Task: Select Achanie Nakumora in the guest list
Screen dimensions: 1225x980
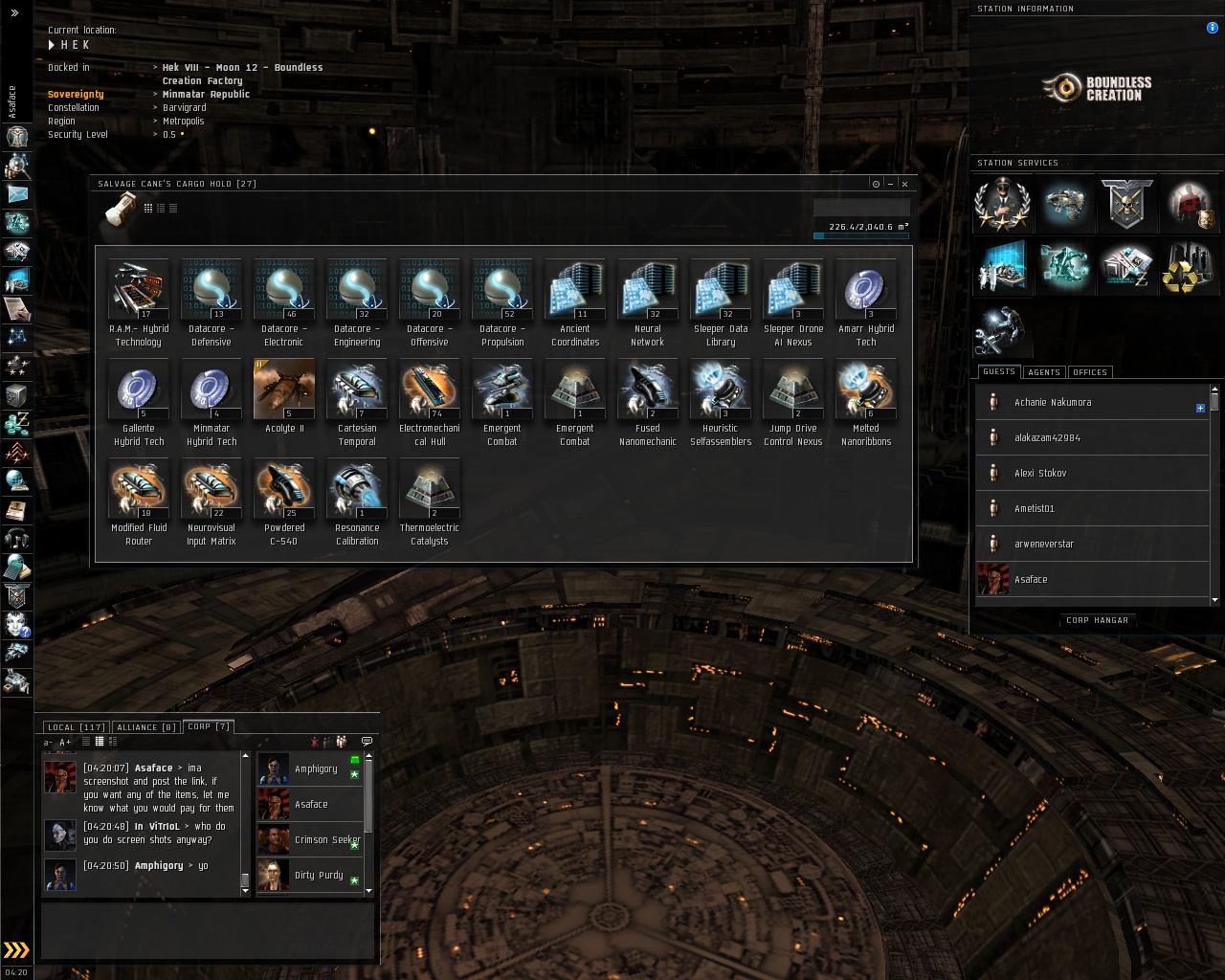Action: click(x=1053, y=403)
